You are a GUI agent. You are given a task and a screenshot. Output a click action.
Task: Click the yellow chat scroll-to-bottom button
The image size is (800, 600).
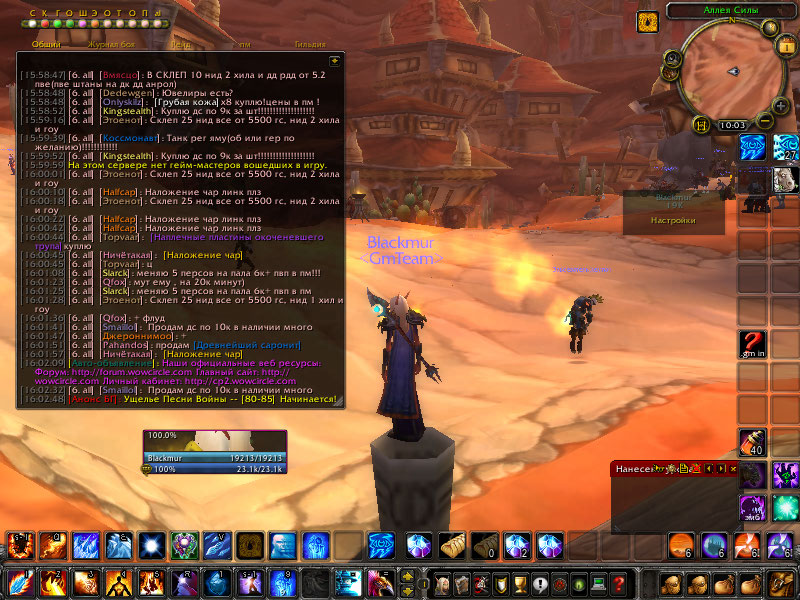(x=335, y=60)
